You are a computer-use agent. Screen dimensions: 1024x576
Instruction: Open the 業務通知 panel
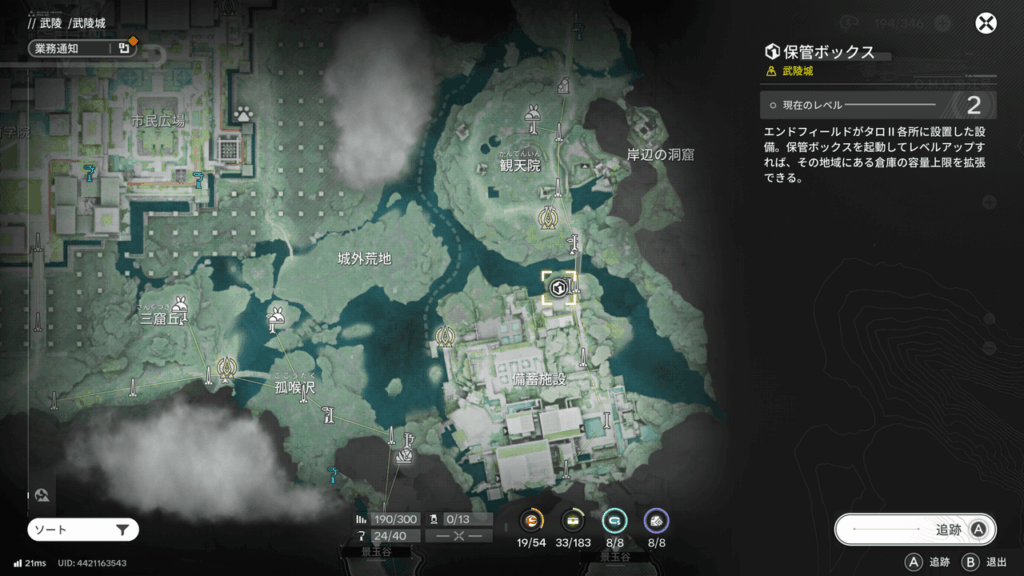pos(80,47)
